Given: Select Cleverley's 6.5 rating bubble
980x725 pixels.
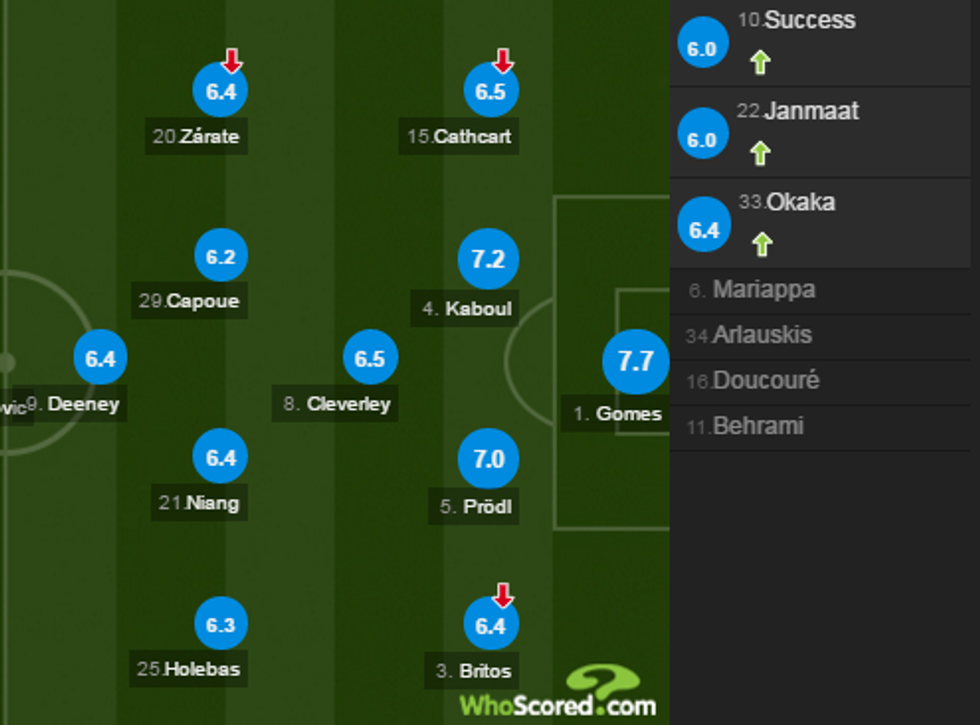Looking at the screenshot, I should (x=370, y=359).
